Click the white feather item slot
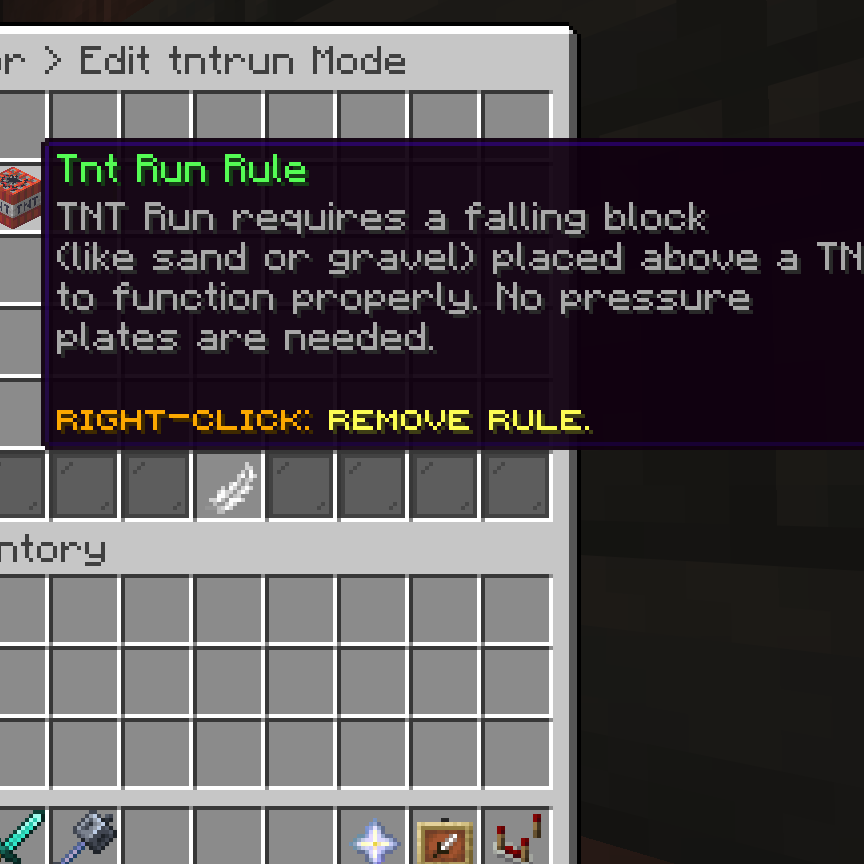The width and height of the screenshot is (864, 864). pos(229,487)
